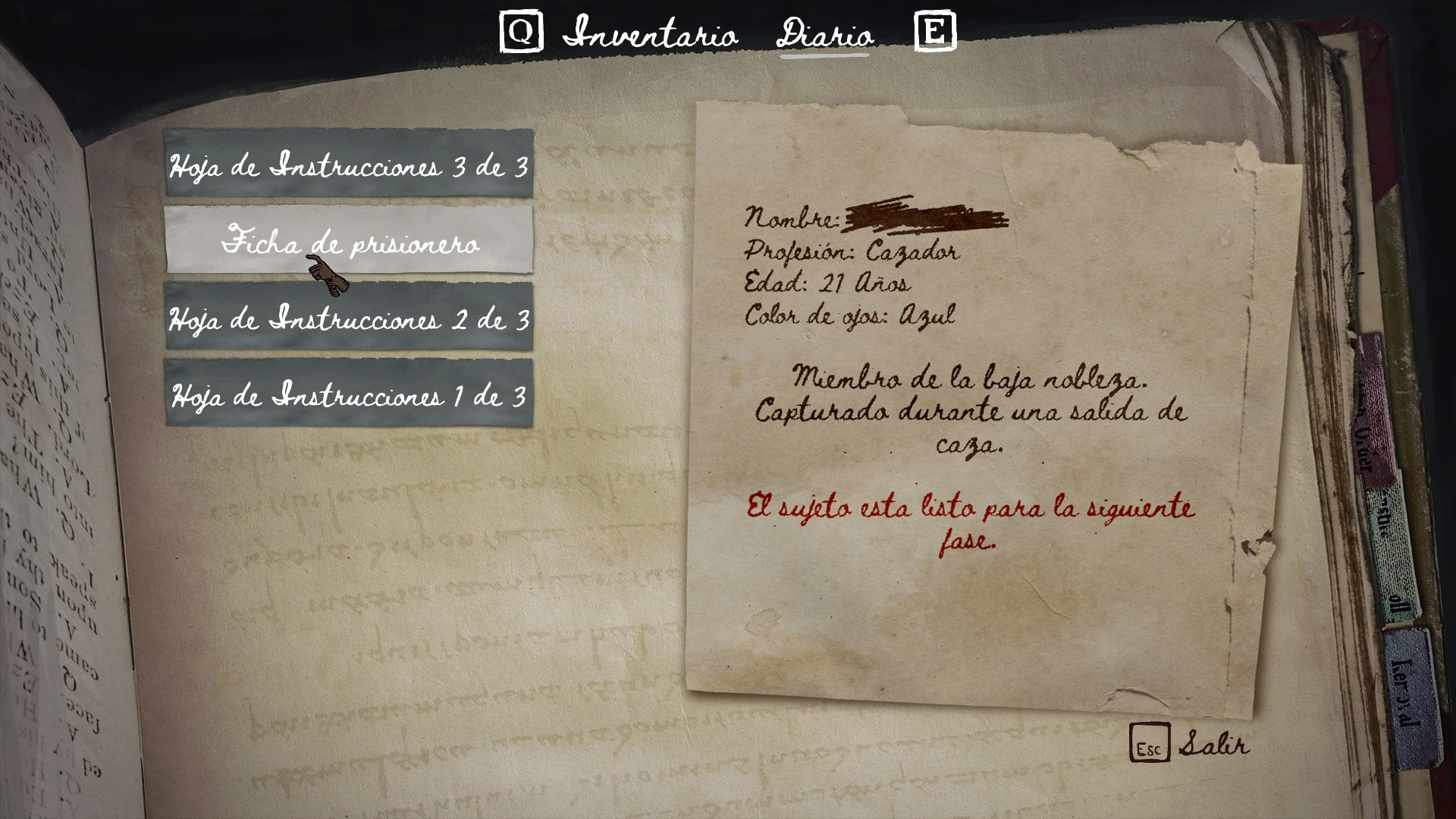This screenshot has width=1456, height=819.
Task: Read Hoja de Instrucciones 2 de 3
Action: 349,317
